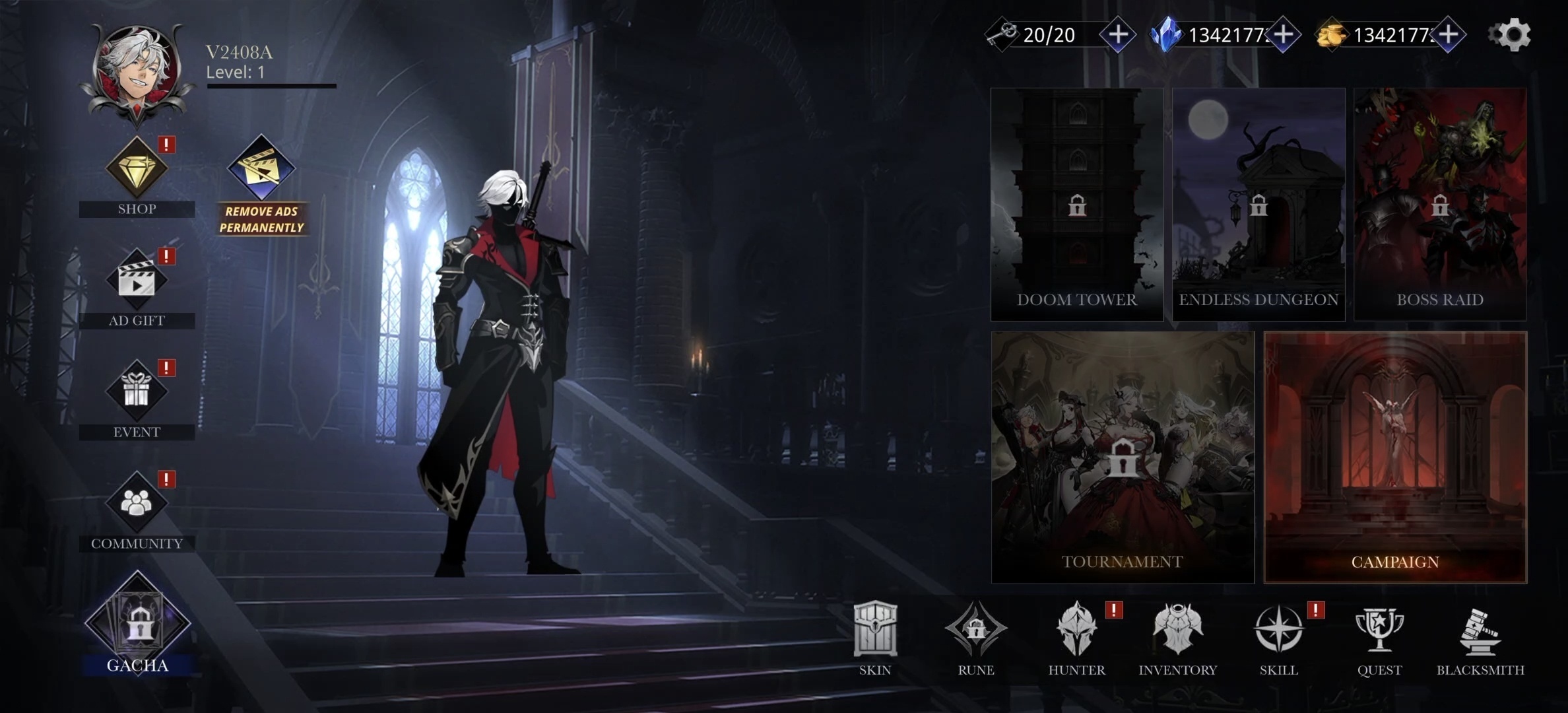1568x713 pixels.
Task: Open settings via gear icon
Action: tap(1511, 35)
